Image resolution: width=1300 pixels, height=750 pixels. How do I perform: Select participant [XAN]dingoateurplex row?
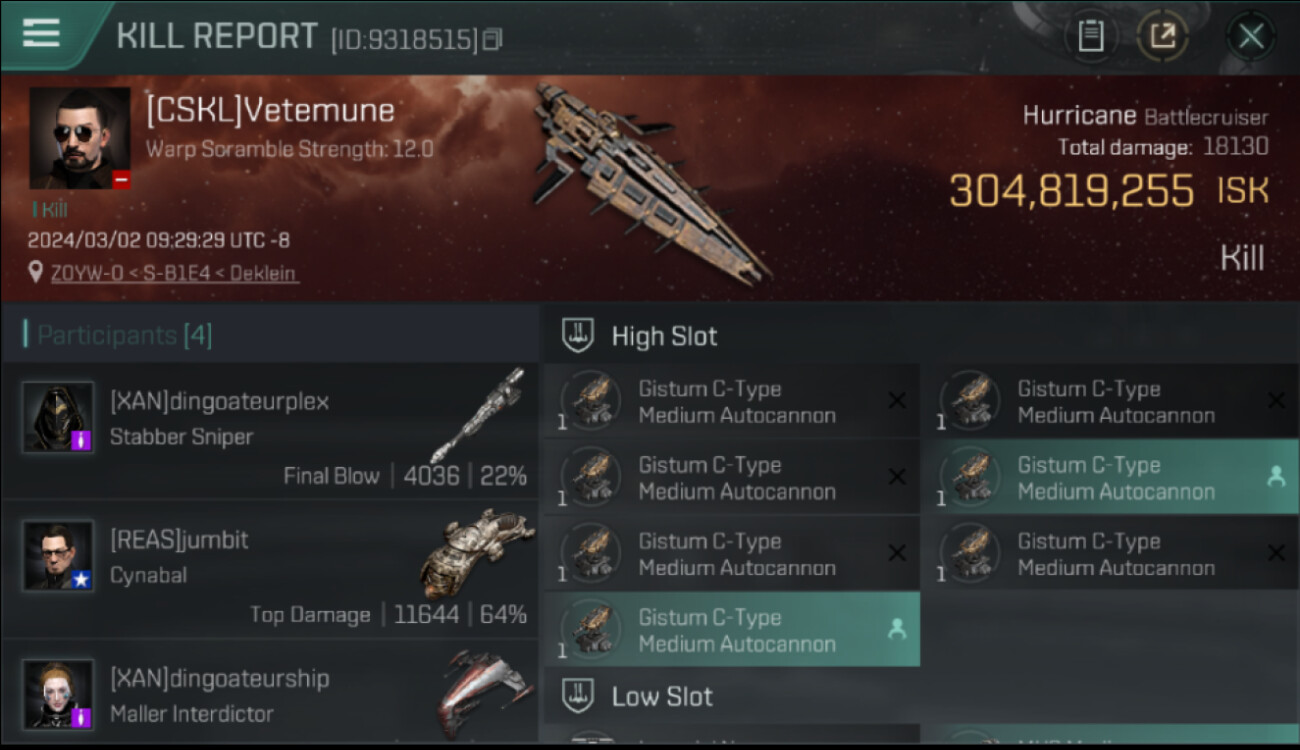[271, 431]
